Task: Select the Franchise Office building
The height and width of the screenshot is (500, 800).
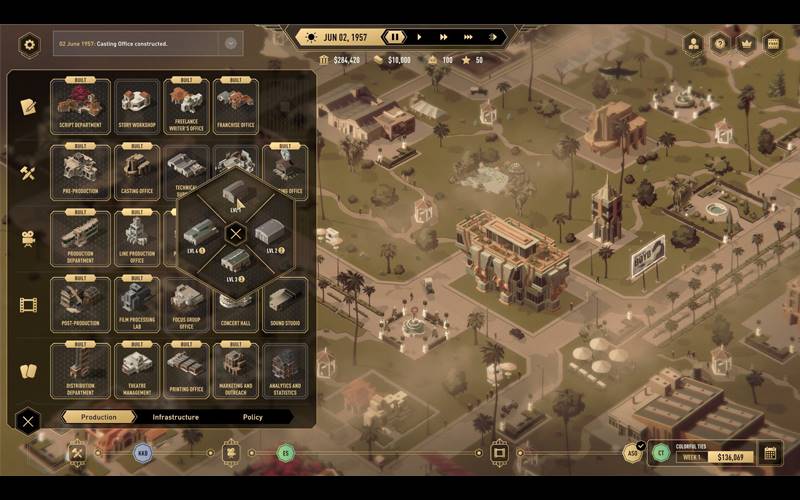Action: coord(235,105)
